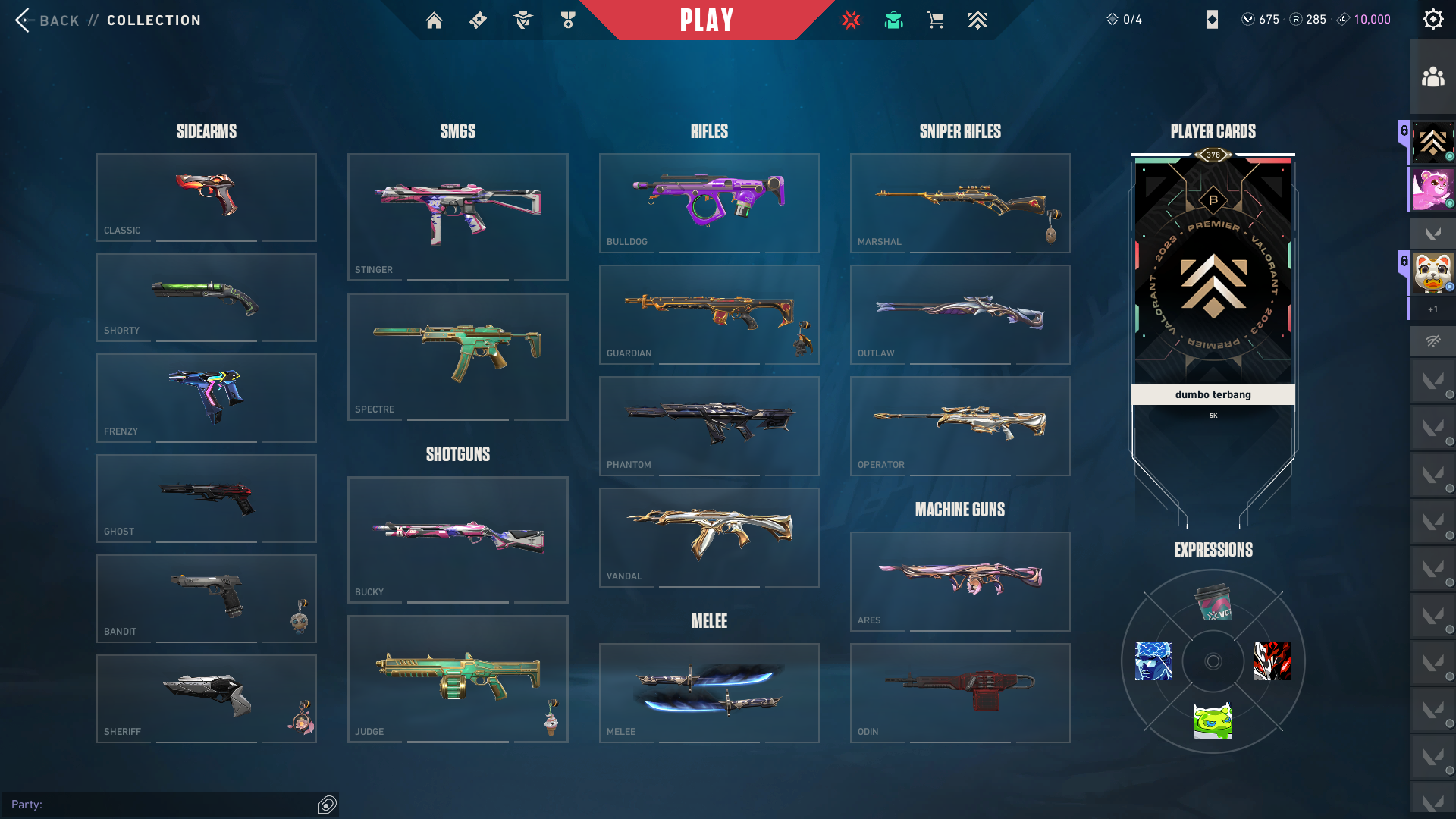
Task: Open the home screen icon
Action: tap(434, 20)
